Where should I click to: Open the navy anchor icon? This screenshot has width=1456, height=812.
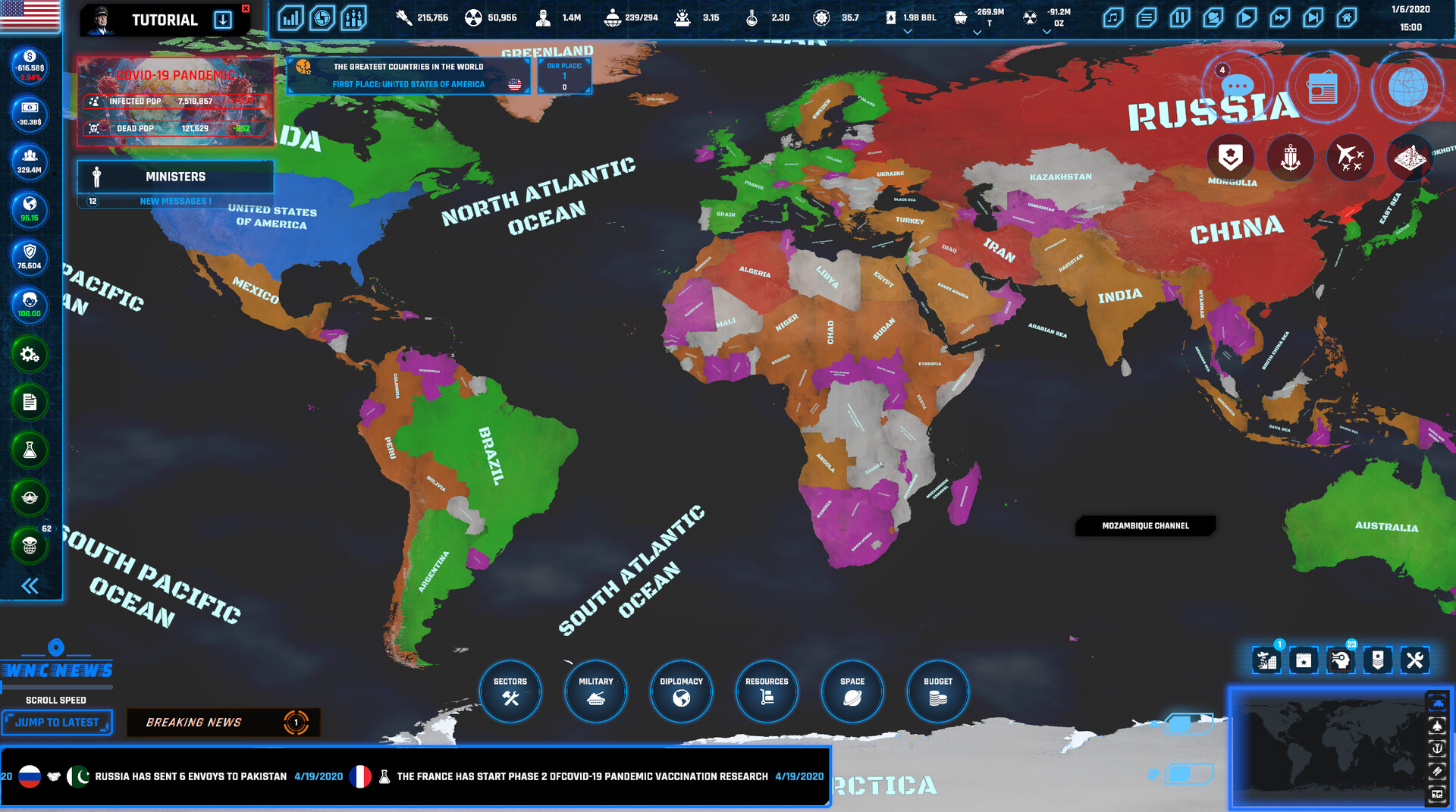click(x=1290, y=157)
